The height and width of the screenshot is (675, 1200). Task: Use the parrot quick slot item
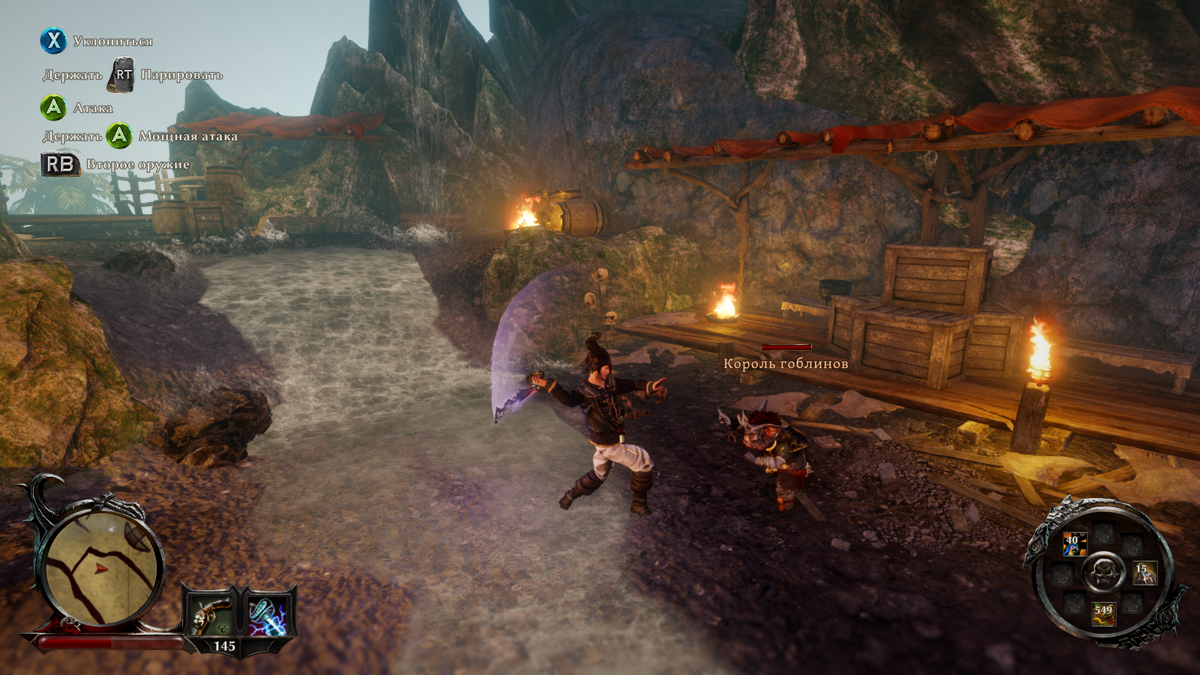1075,545
